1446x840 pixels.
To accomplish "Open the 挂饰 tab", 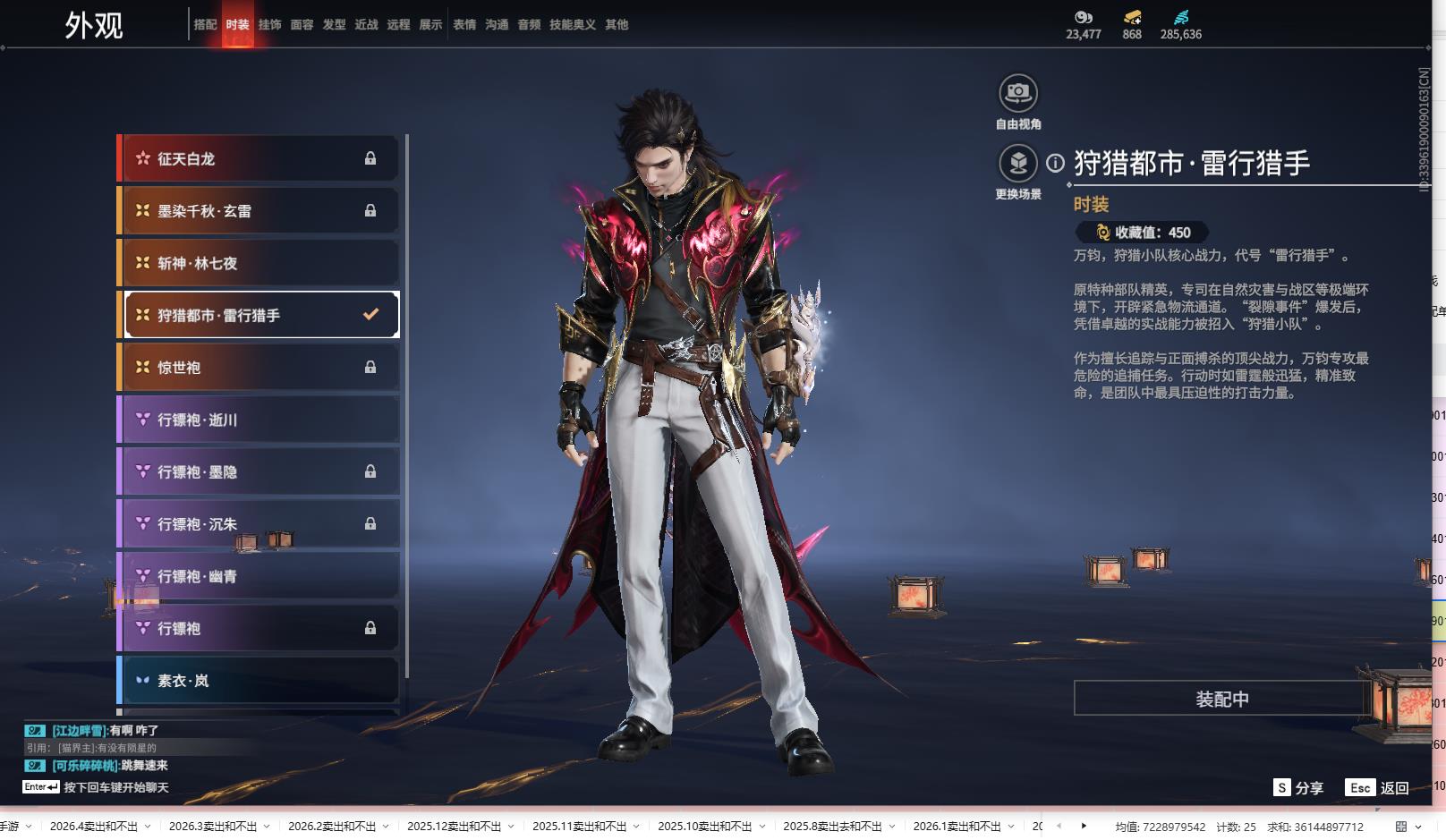I will click(x=269, y=25).
